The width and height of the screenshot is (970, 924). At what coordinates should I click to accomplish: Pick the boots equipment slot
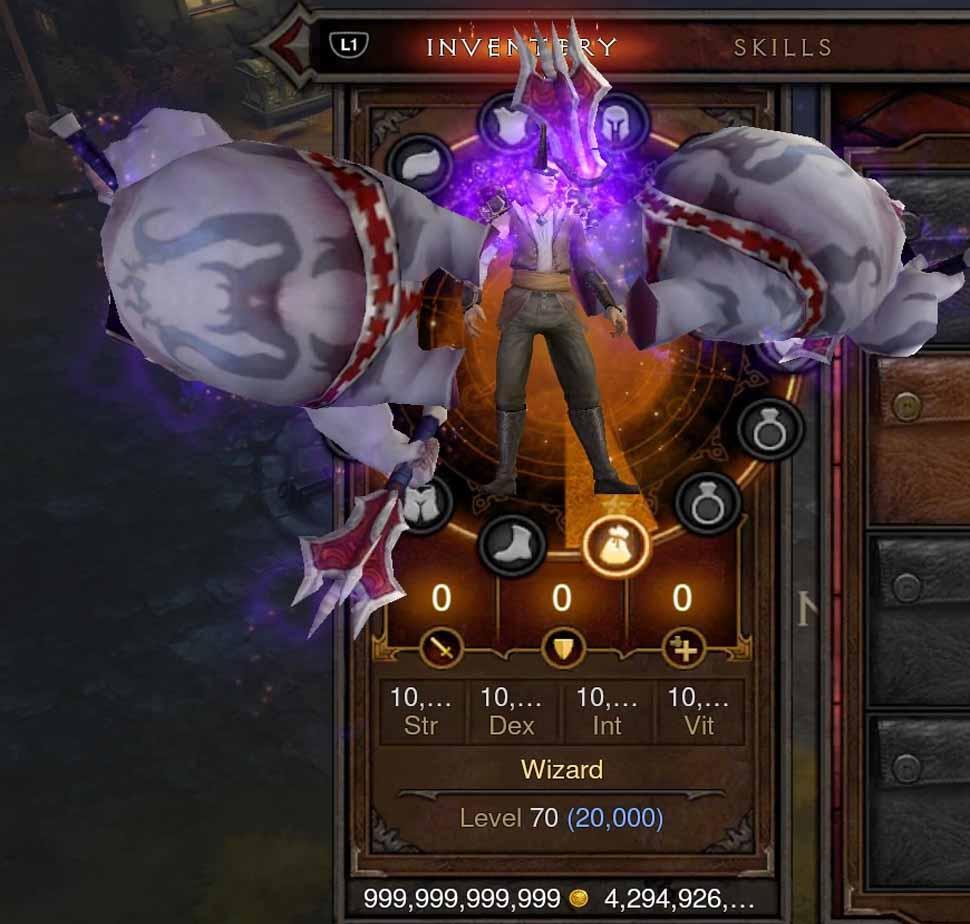tap(512, 546)
